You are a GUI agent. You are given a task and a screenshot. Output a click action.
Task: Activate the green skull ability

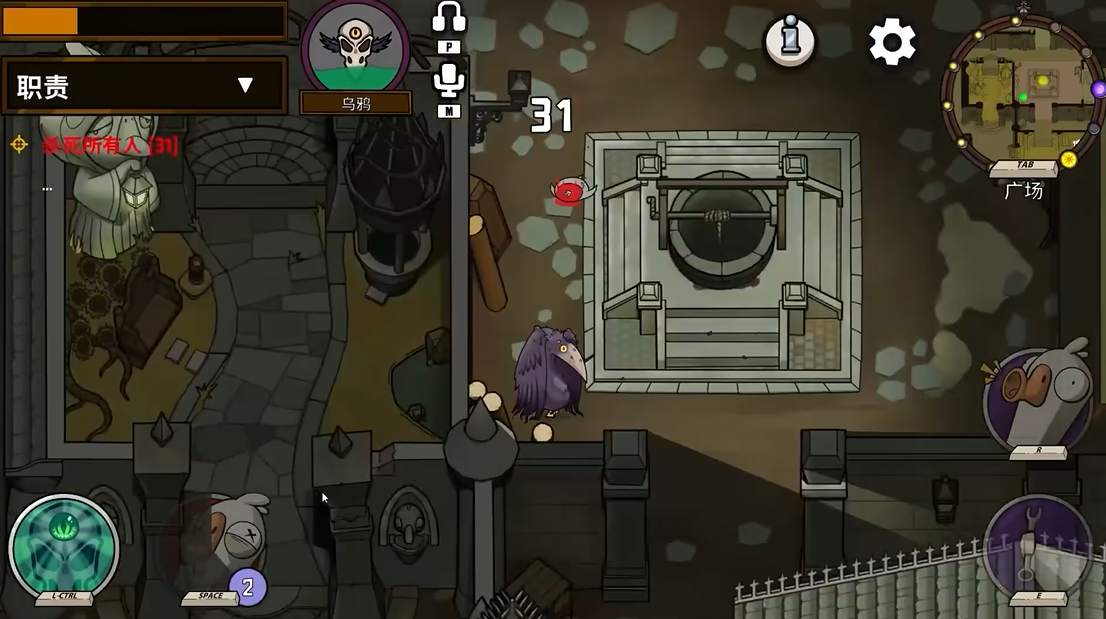(x=63, y=545)
